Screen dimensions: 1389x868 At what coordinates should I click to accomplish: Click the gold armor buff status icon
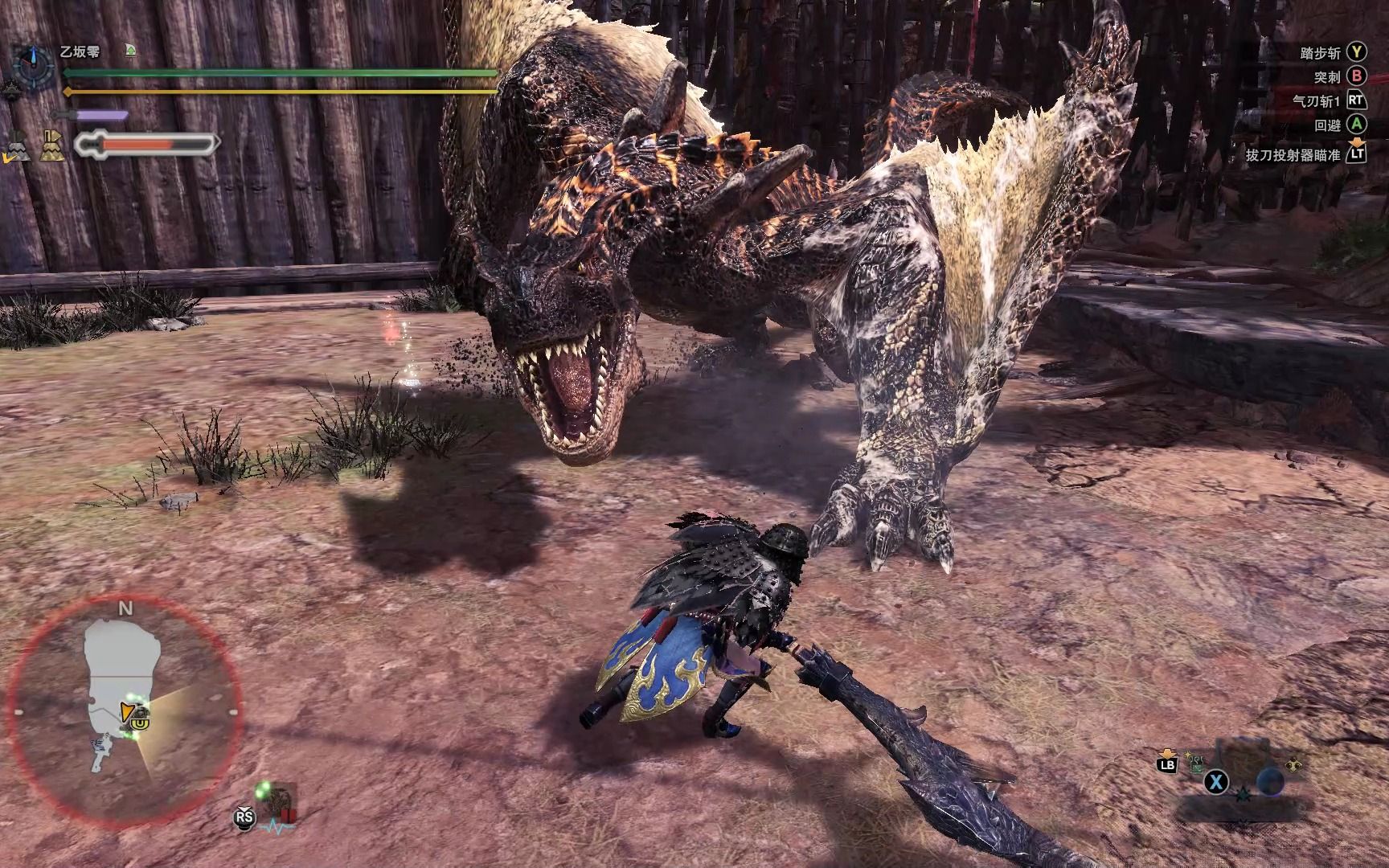coord(53,145)
